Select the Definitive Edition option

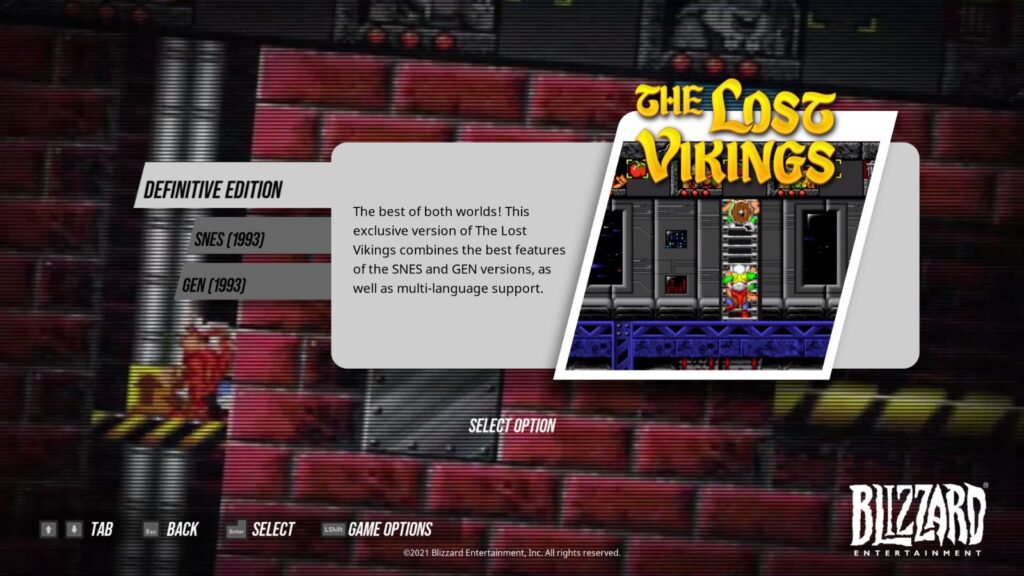click(214, 189)
